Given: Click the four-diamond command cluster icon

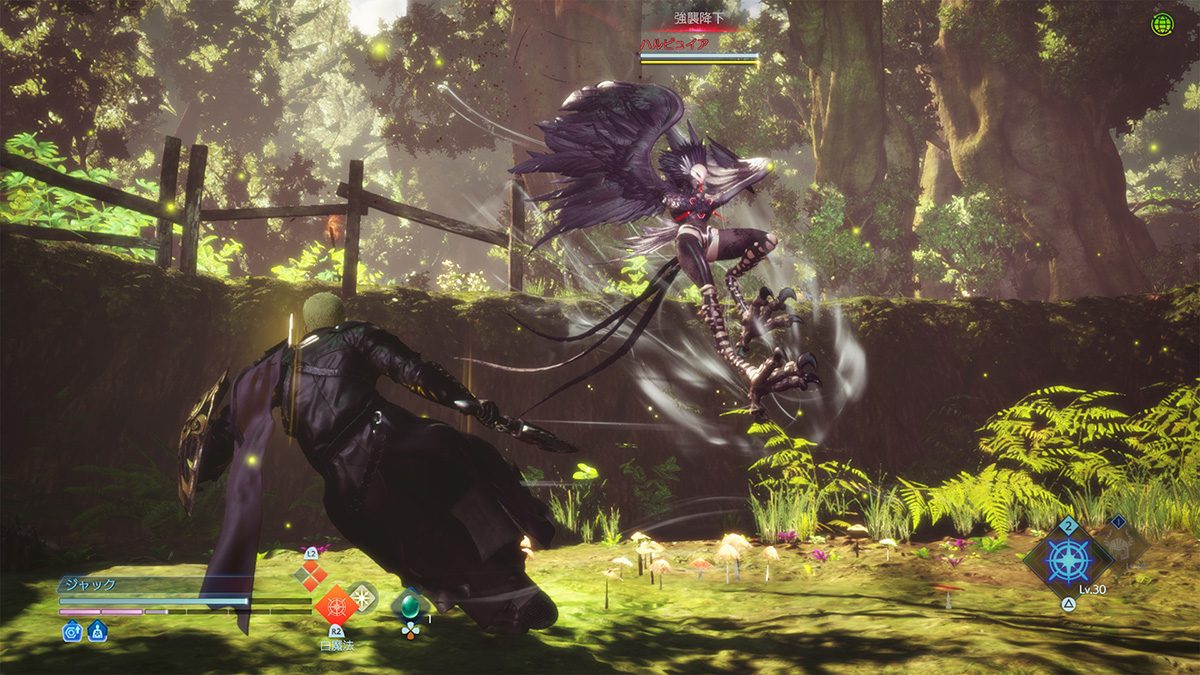Looking at the screenshot, I should coord(310,575).
